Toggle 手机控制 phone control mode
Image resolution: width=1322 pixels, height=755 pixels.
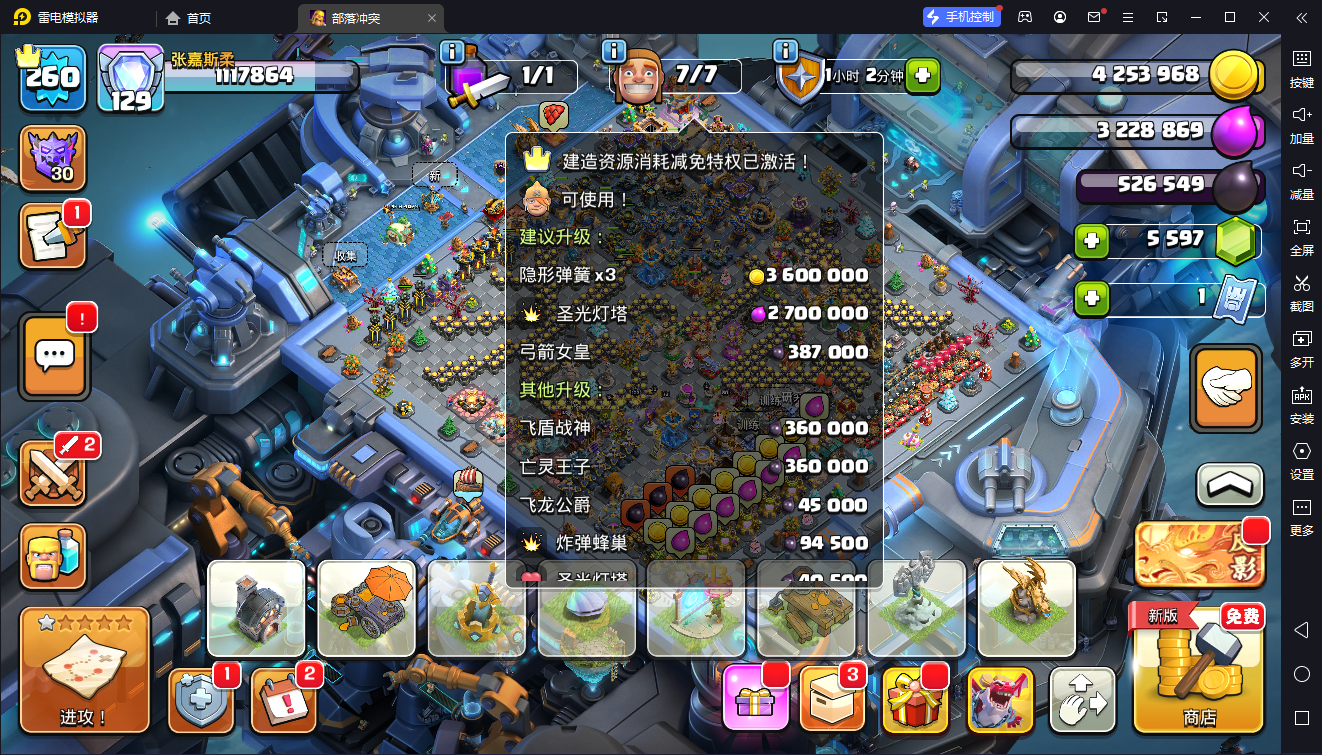(x=960, y=16)
